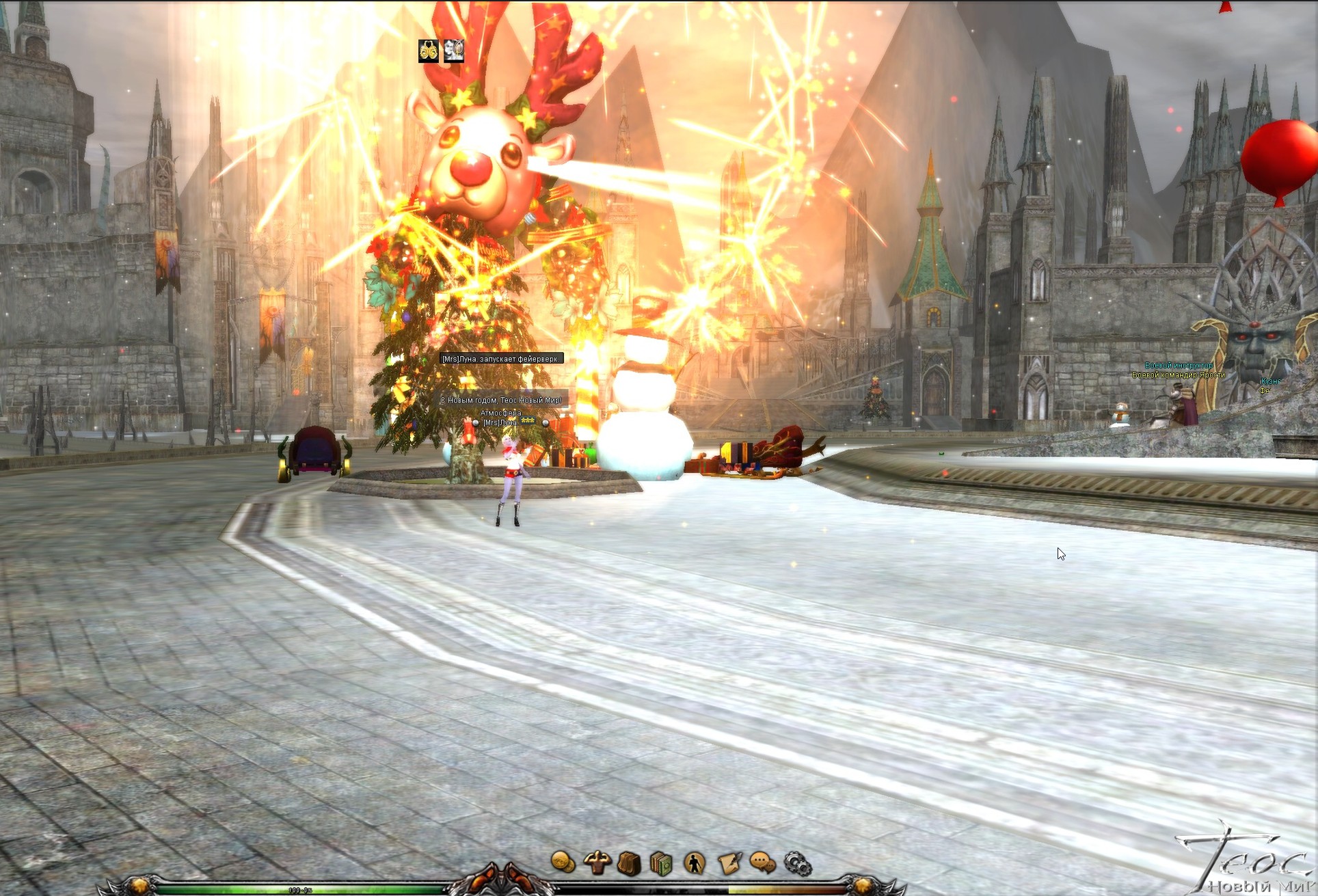Viewport: 1318px width, 896px height.
Task: Open the muscular torso character icon
Action: tap(596, 863)
